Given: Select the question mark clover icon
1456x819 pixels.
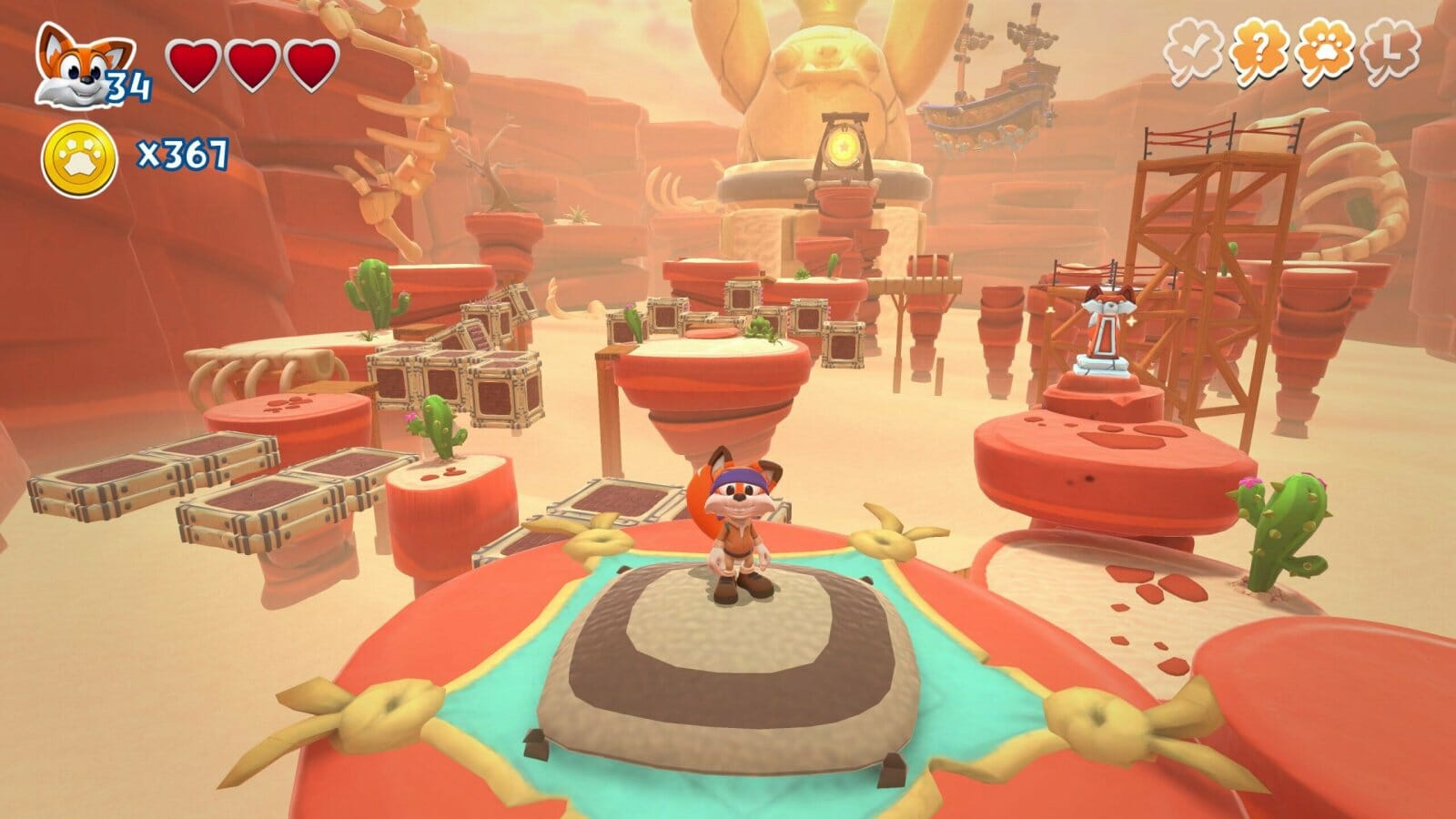Looking at the screenshot, I should pos(1260,52).
